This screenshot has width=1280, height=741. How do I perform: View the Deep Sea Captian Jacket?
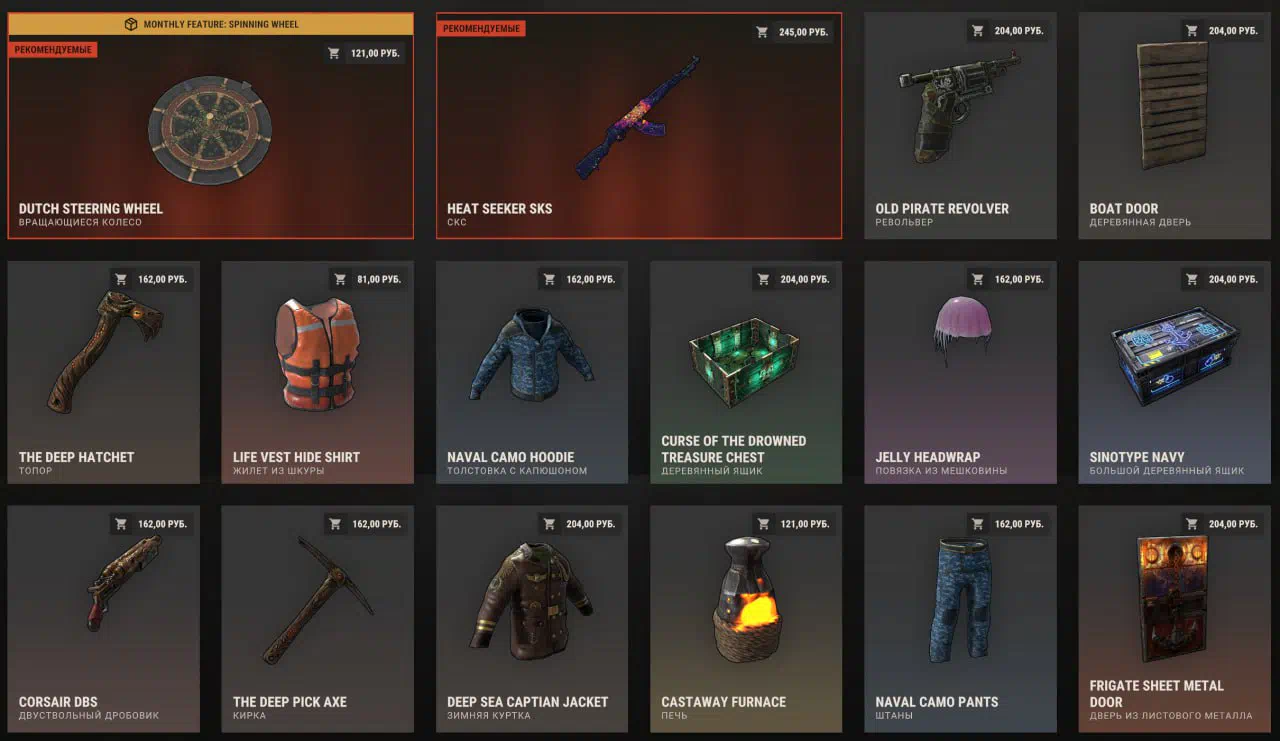[x=531, y=615]
